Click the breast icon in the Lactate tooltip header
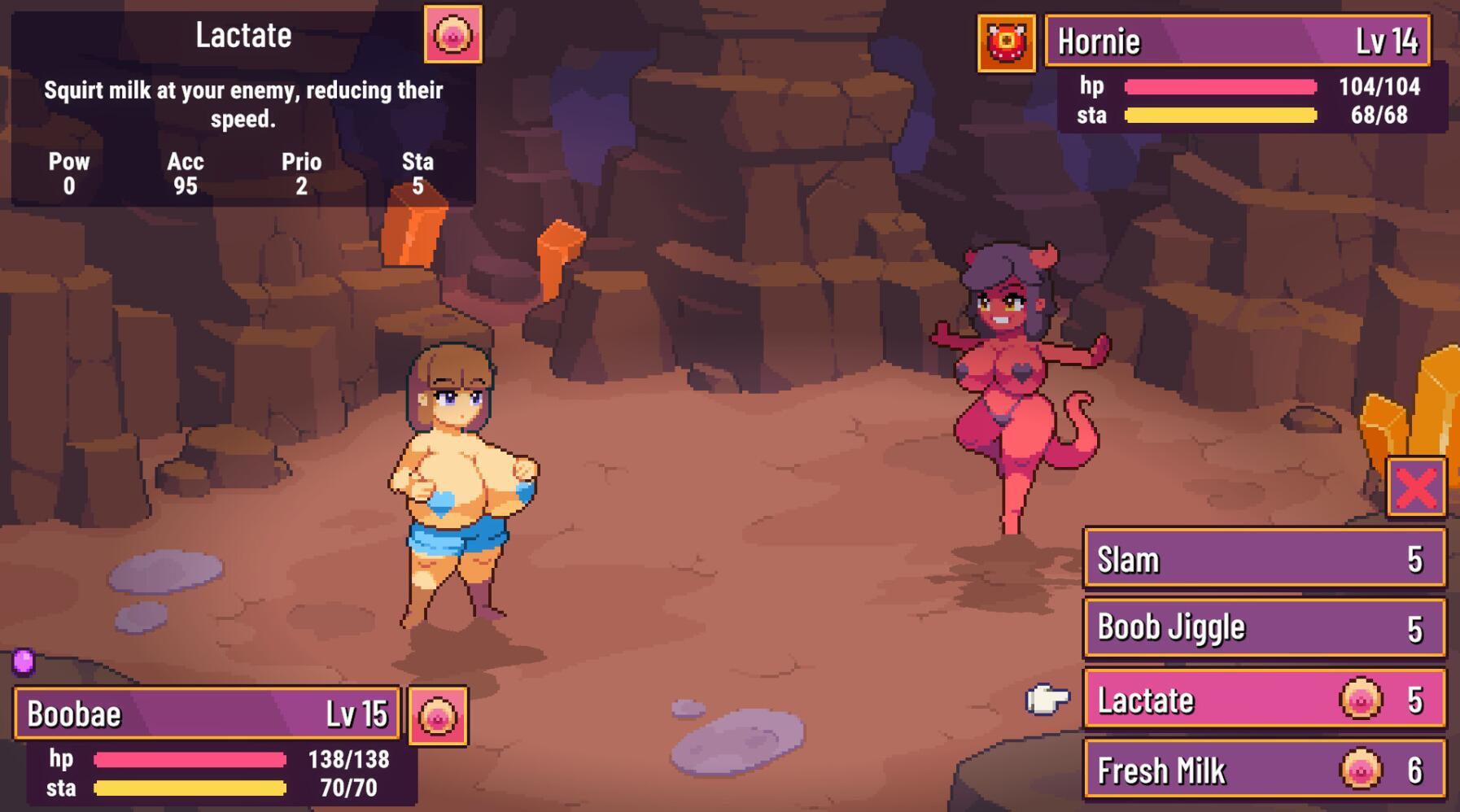The height and width of the screenshot is (812, 1460). [452, 34]
